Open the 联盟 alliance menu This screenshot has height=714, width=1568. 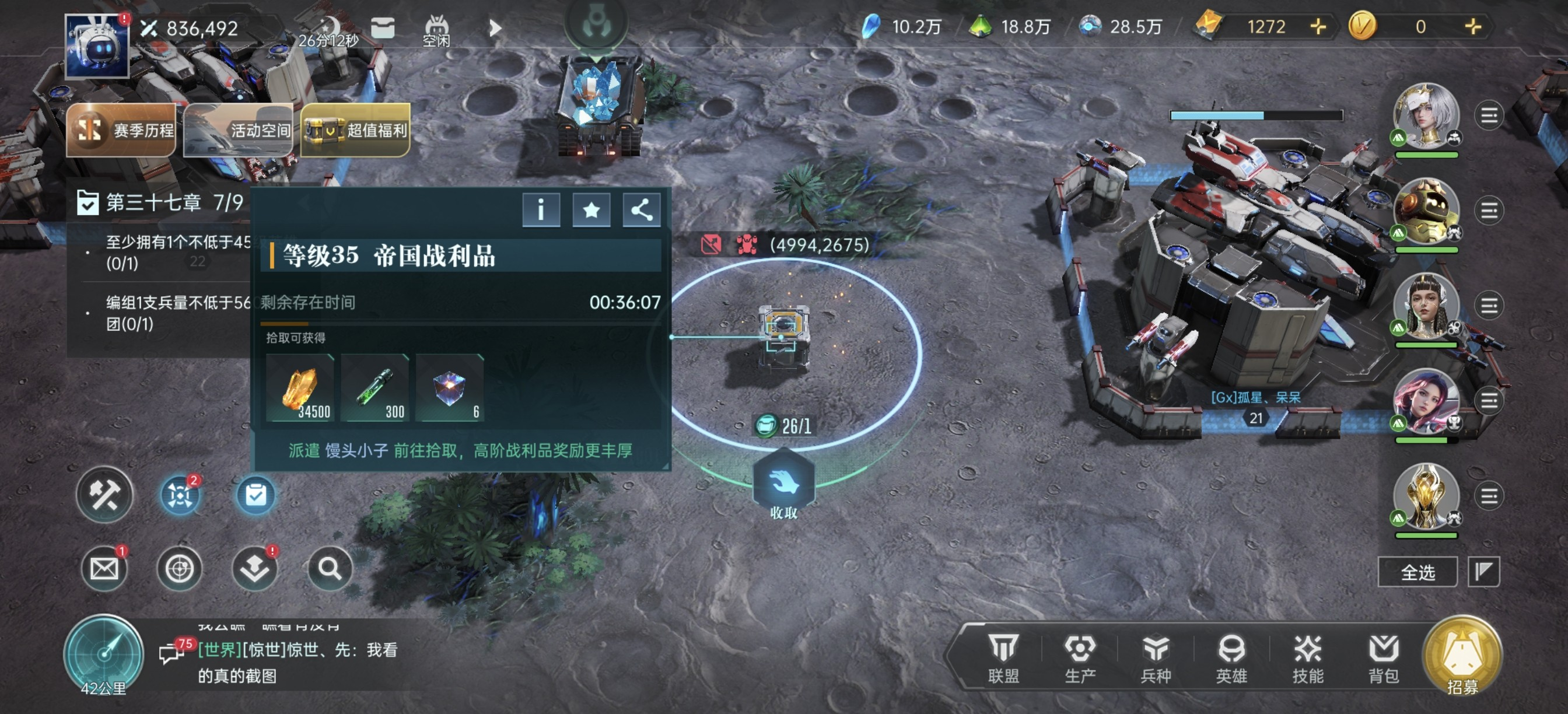click(x=1003, y=657)
